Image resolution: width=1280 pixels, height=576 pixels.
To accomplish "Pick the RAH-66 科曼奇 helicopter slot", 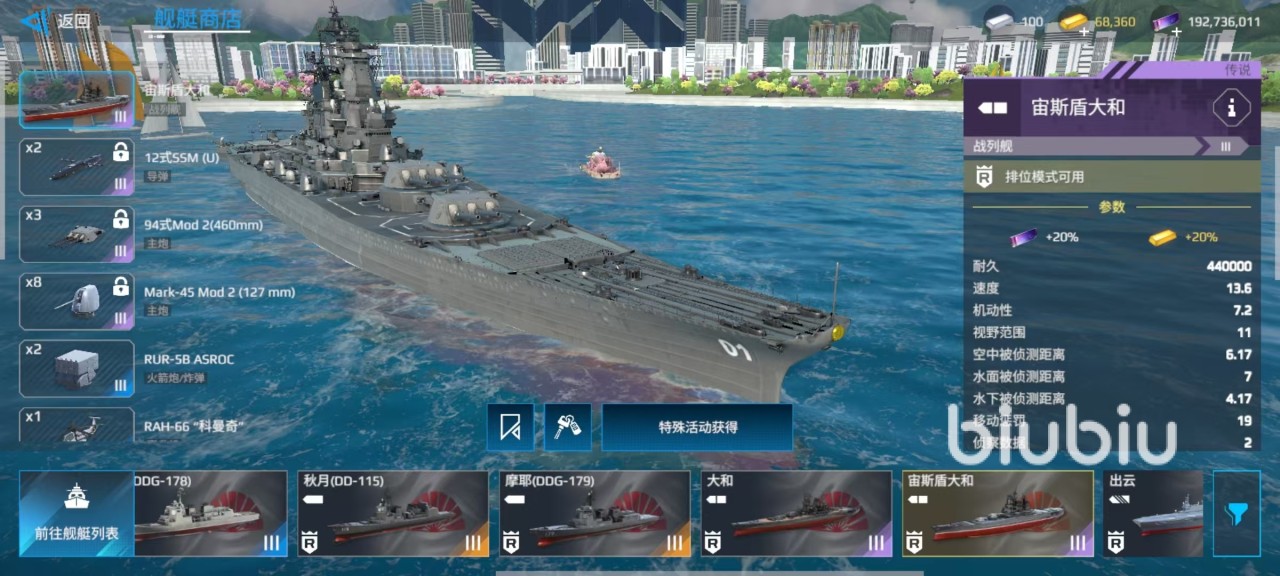I will click(x=77, y=426).
